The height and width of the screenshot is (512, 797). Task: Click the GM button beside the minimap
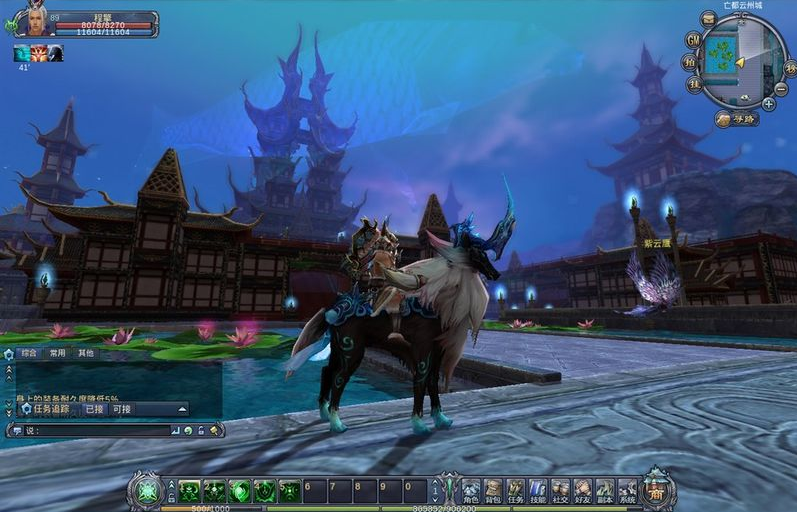(693, 39)
